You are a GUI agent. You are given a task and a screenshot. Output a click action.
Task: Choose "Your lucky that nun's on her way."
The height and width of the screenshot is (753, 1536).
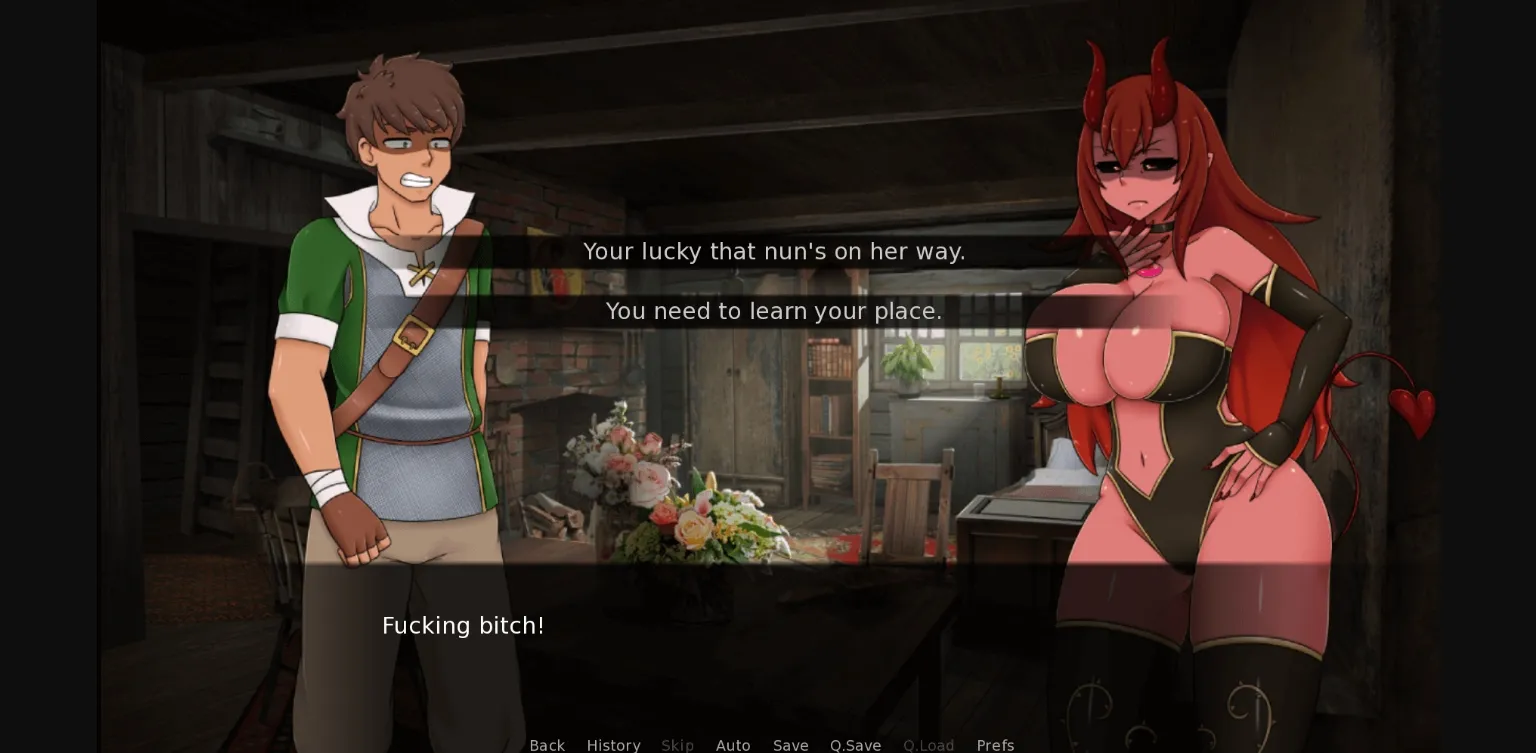[x=773, y=251]
